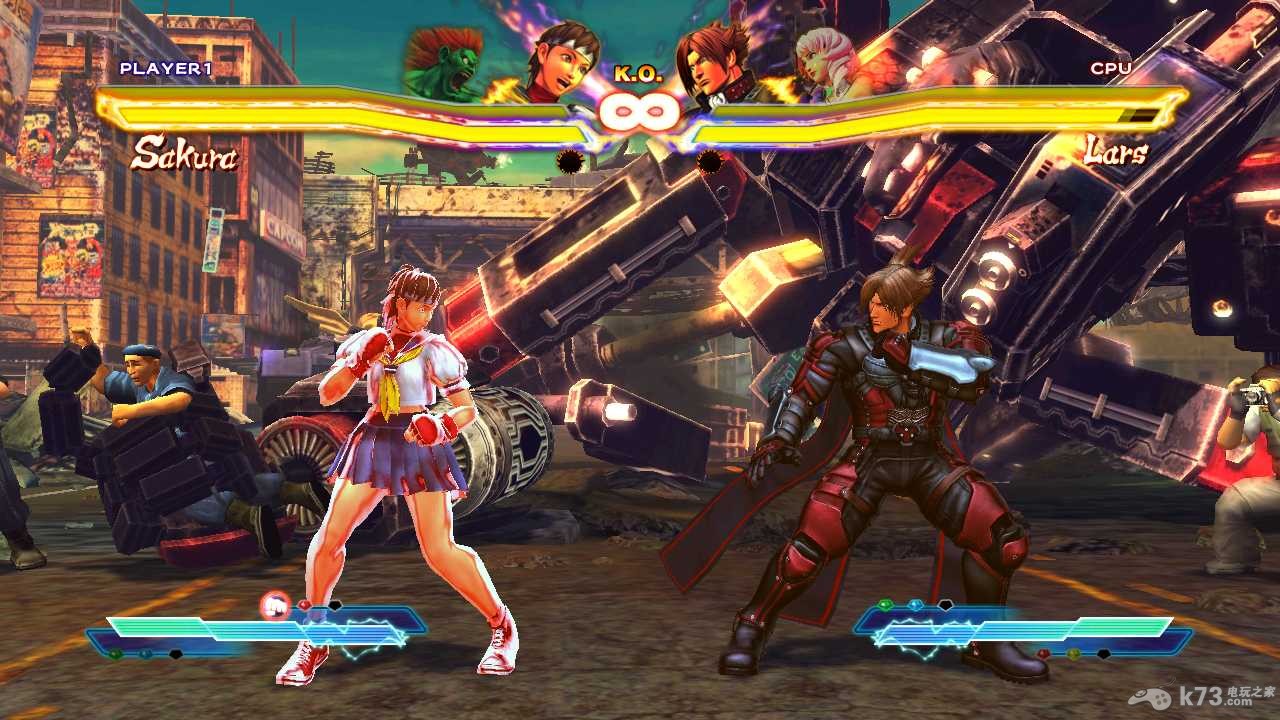Activate the fist gem icon on Sakura's gauge

tap(274, 605)
